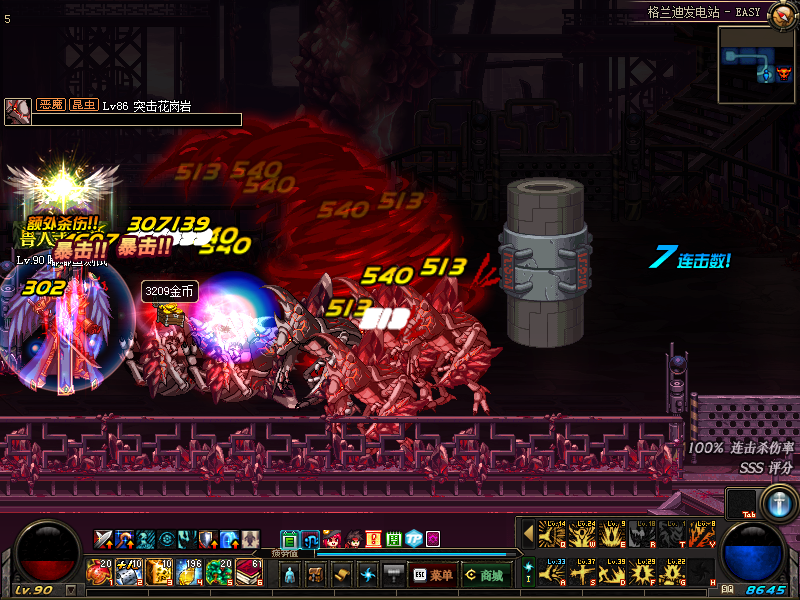
Task: Expand the dropdown arrow beside Lv.90
Action: coord(70,590)
